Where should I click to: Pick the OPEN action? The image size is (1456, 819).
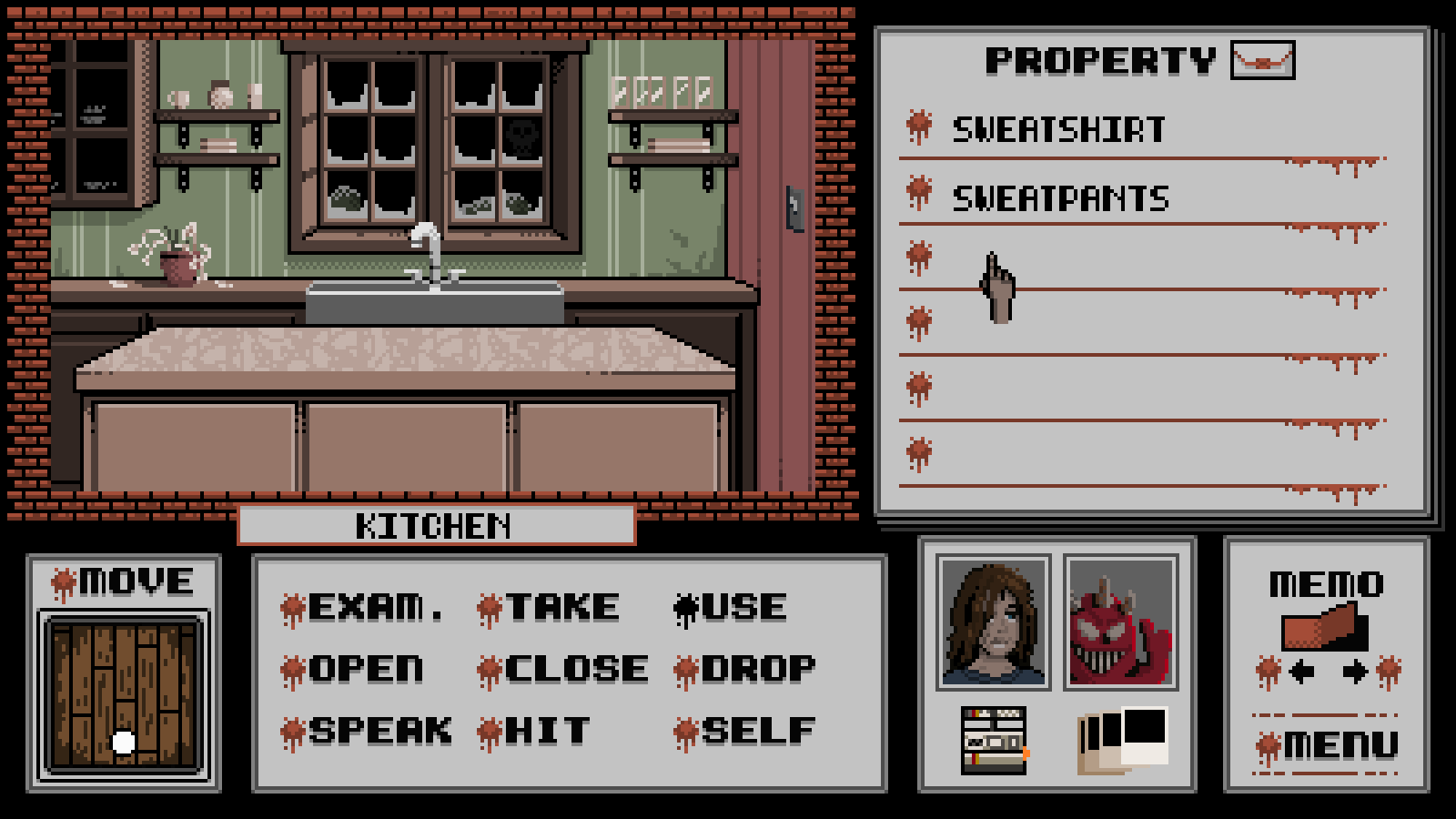[365, 670]
